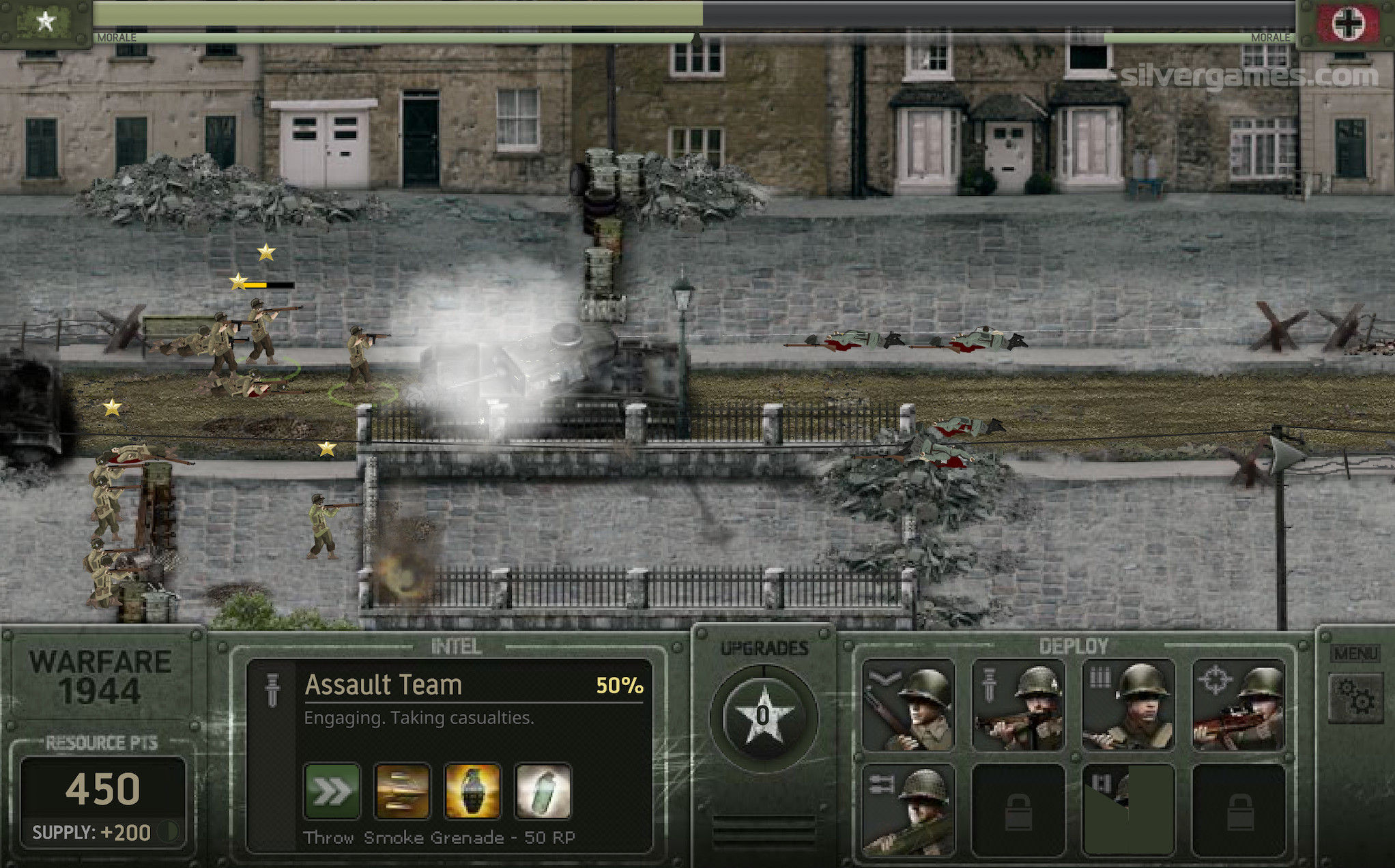This screenshot has height=868, width=1395.
Task: Deploy the Assault Team with dagger icon
Action: pyautogui.click(x=1018, y=705)
